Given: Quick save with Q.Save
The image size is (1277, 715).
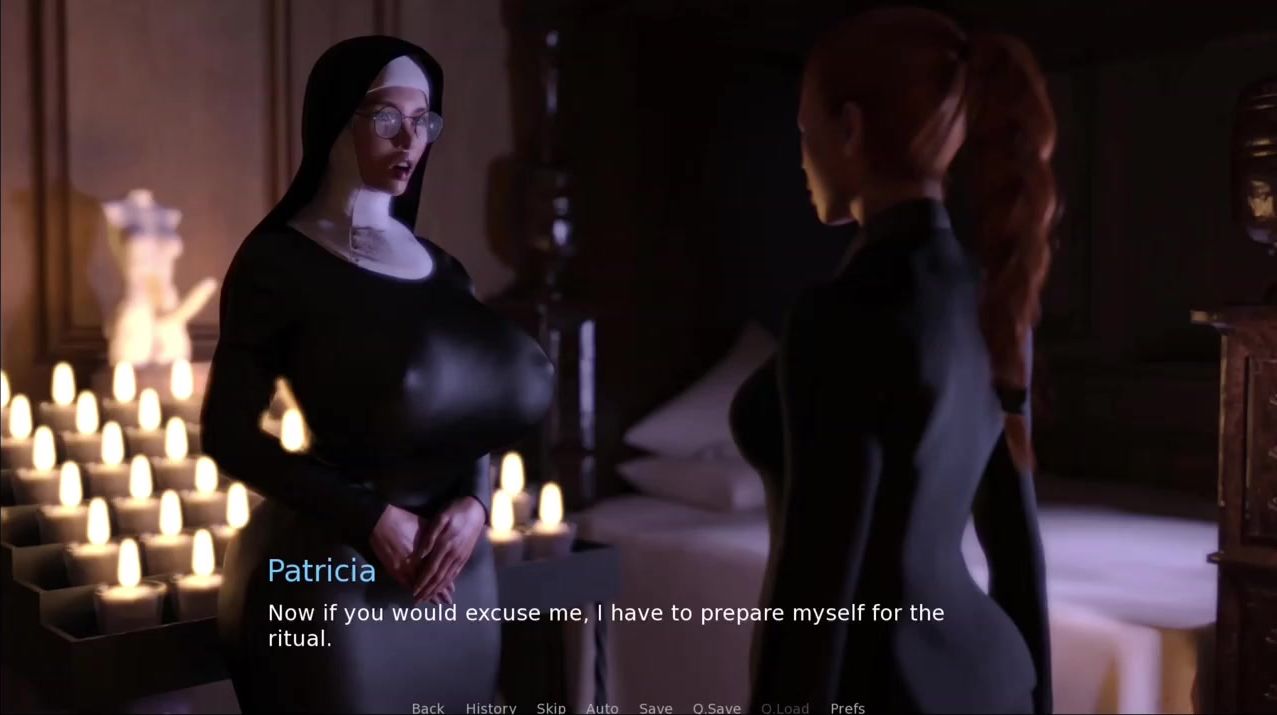Looking at the screenshot, I should (x=717, y=708).
